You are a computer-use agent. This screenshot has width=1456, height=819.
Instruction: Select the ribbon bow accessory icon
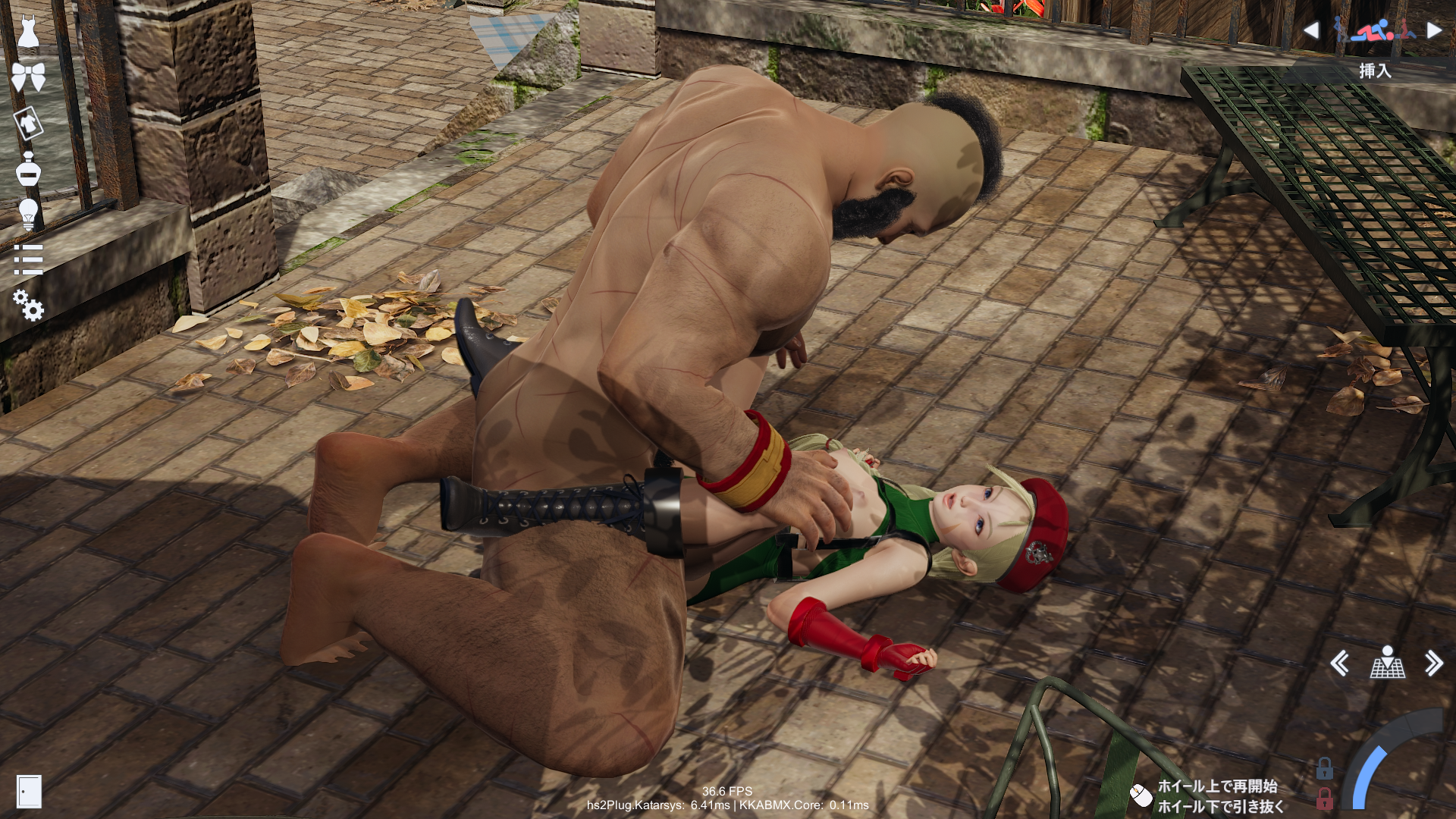[x=28, y=77]
